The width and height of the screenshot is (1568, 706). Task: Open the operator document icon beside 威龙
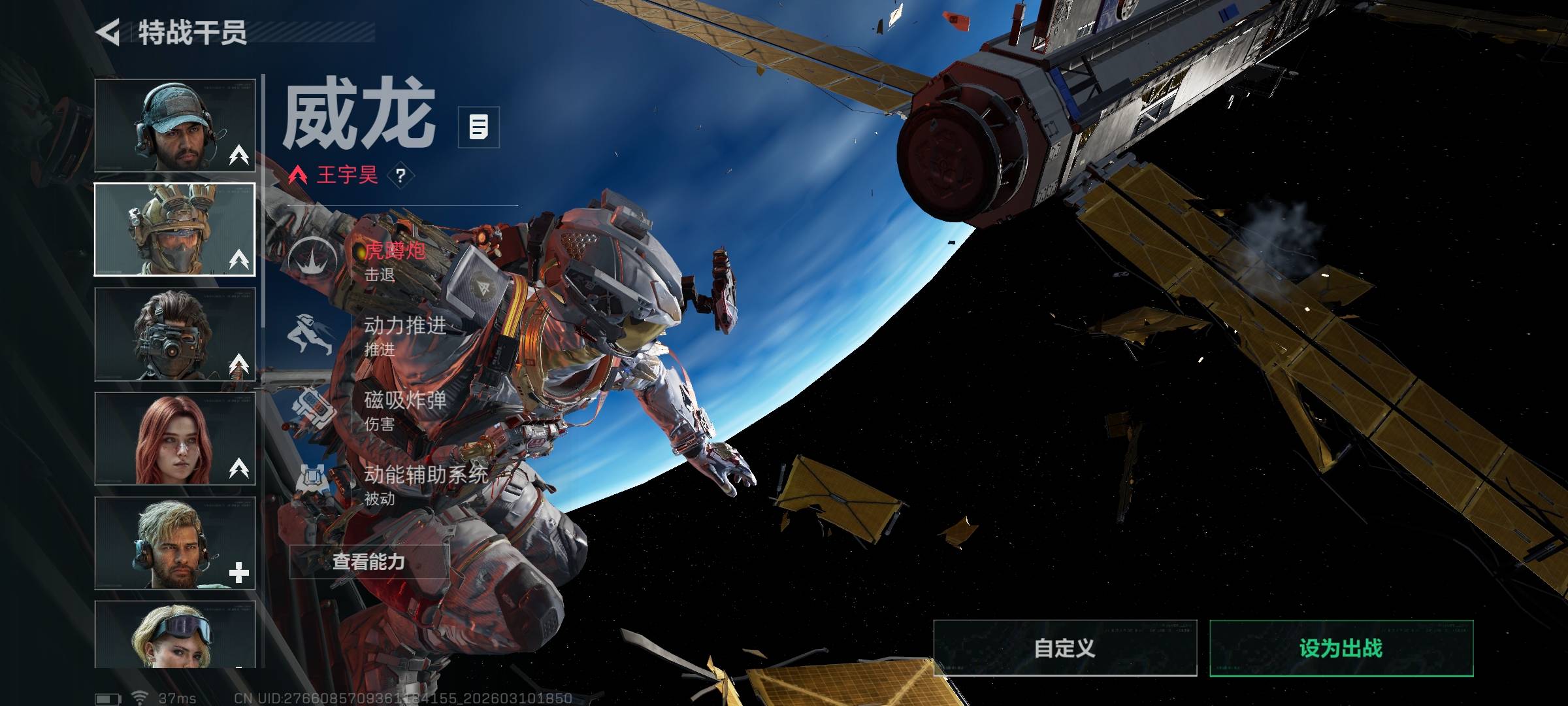[x=478, y=127]
